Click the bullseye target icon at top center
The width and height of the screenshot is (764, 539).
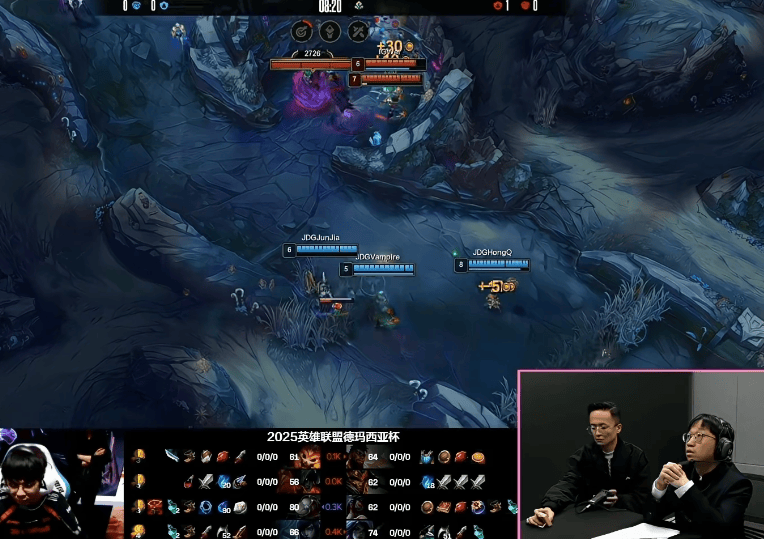coord(301,31)
